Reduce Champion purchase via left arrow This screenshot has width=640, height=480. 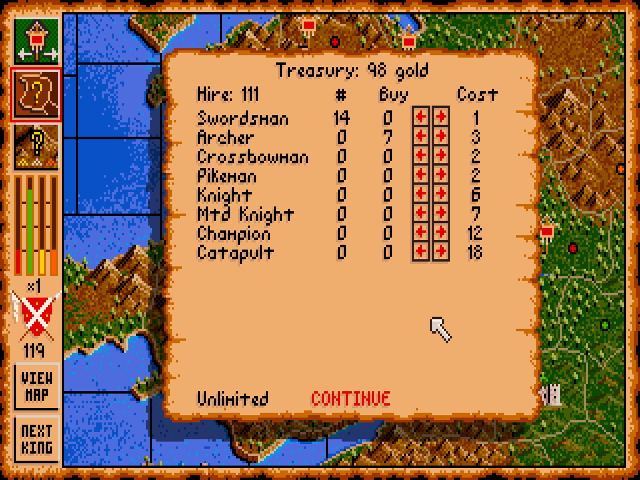click(x=421, y=233)
